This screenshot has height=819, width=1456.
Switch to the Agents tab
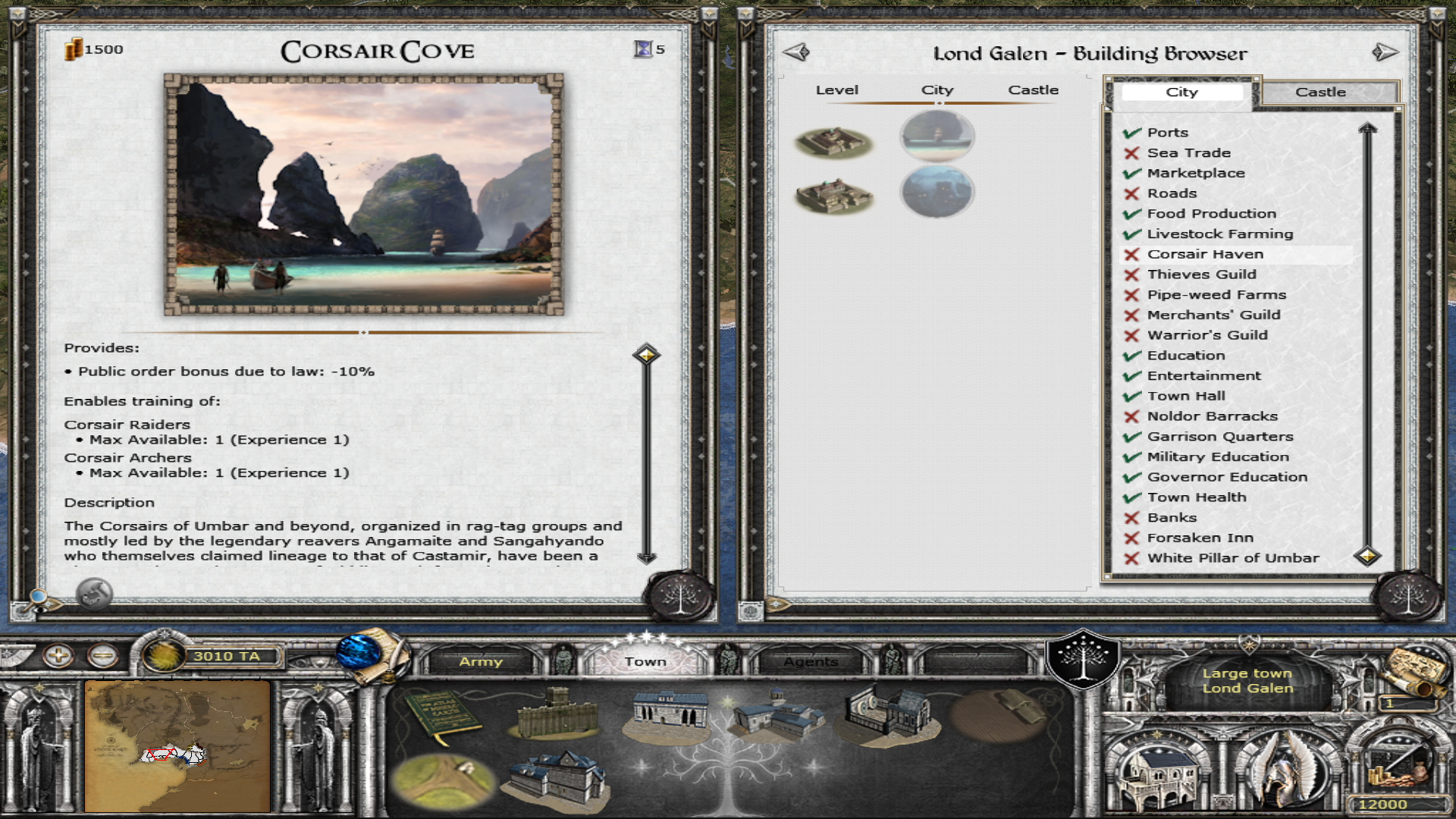click(811, 661)
